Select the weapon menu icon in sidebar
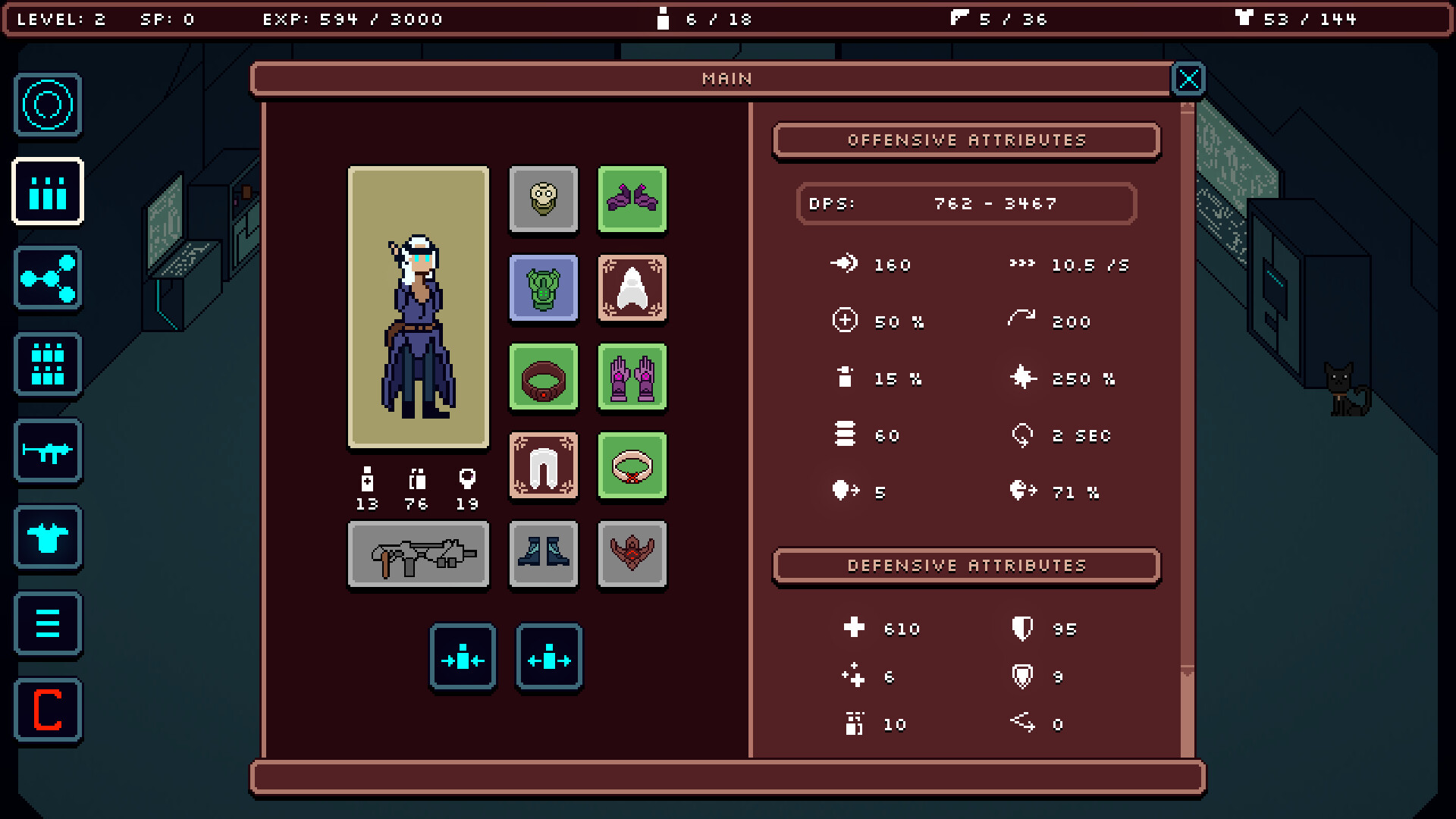This screenshot has height=819, width=1456. click(x=48, y=451)
